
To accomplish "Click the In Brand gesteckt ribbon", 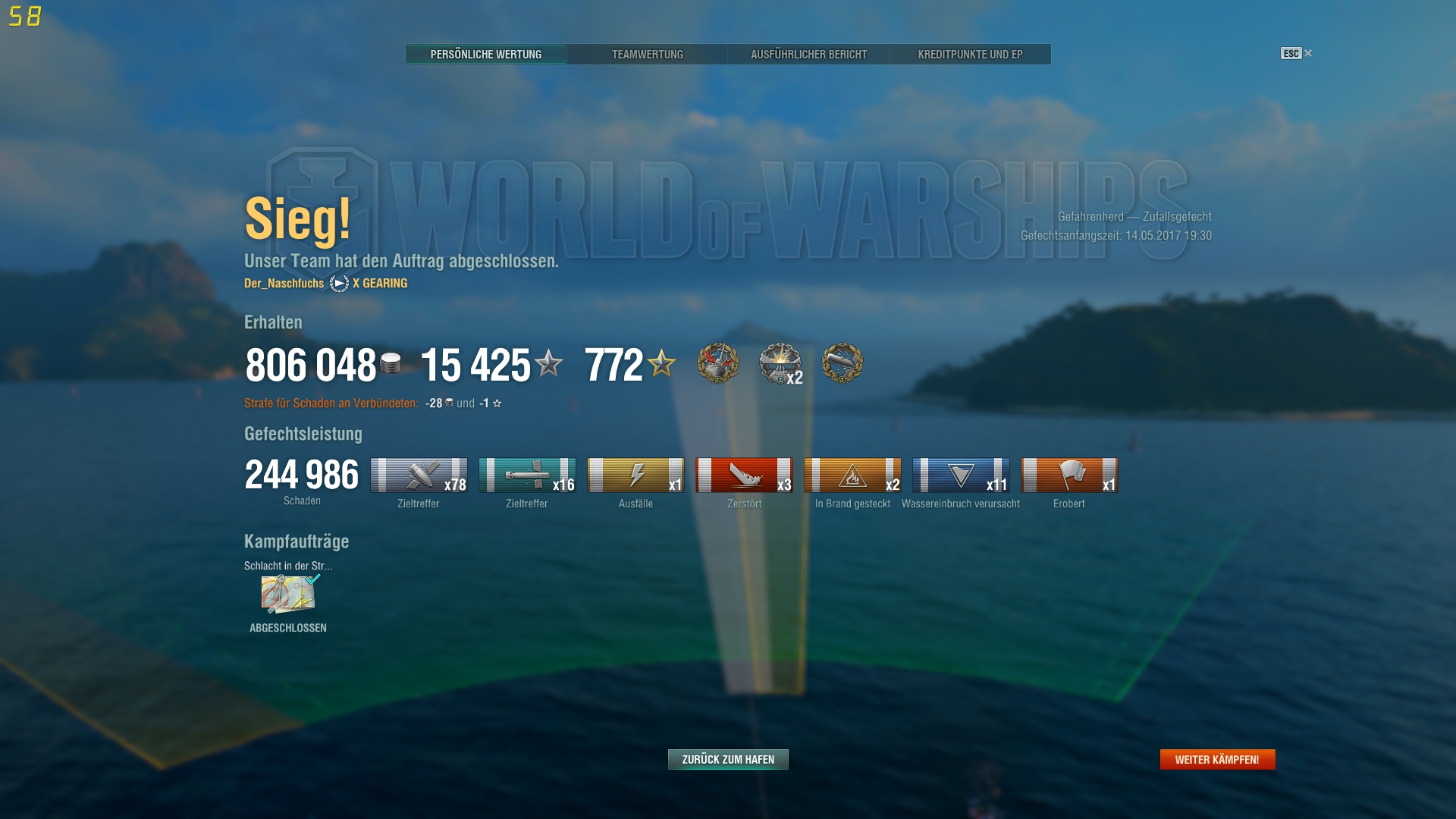I will coord(852,475).
